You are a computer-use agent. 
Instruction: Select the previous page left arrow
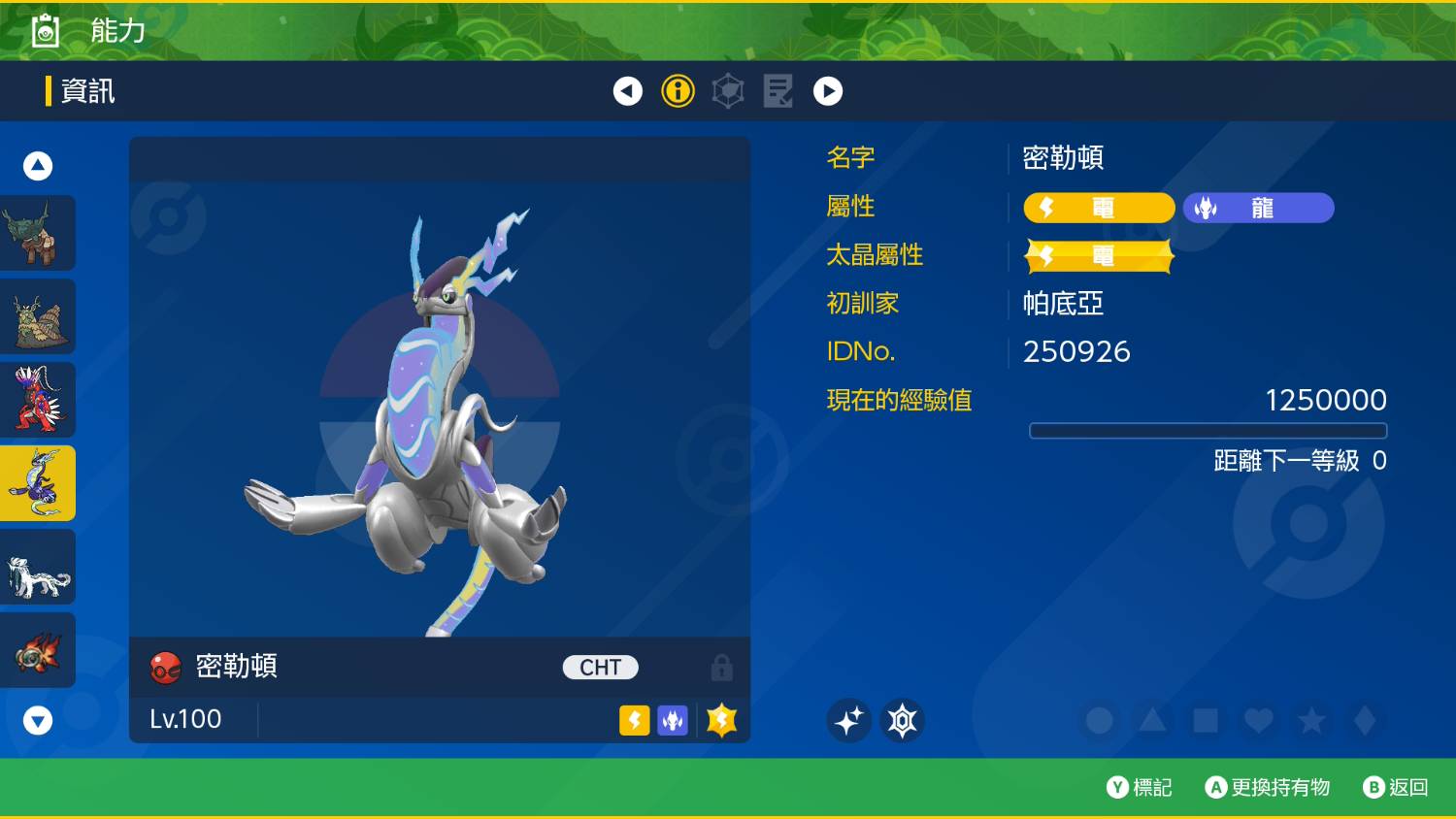coord(628,91)
